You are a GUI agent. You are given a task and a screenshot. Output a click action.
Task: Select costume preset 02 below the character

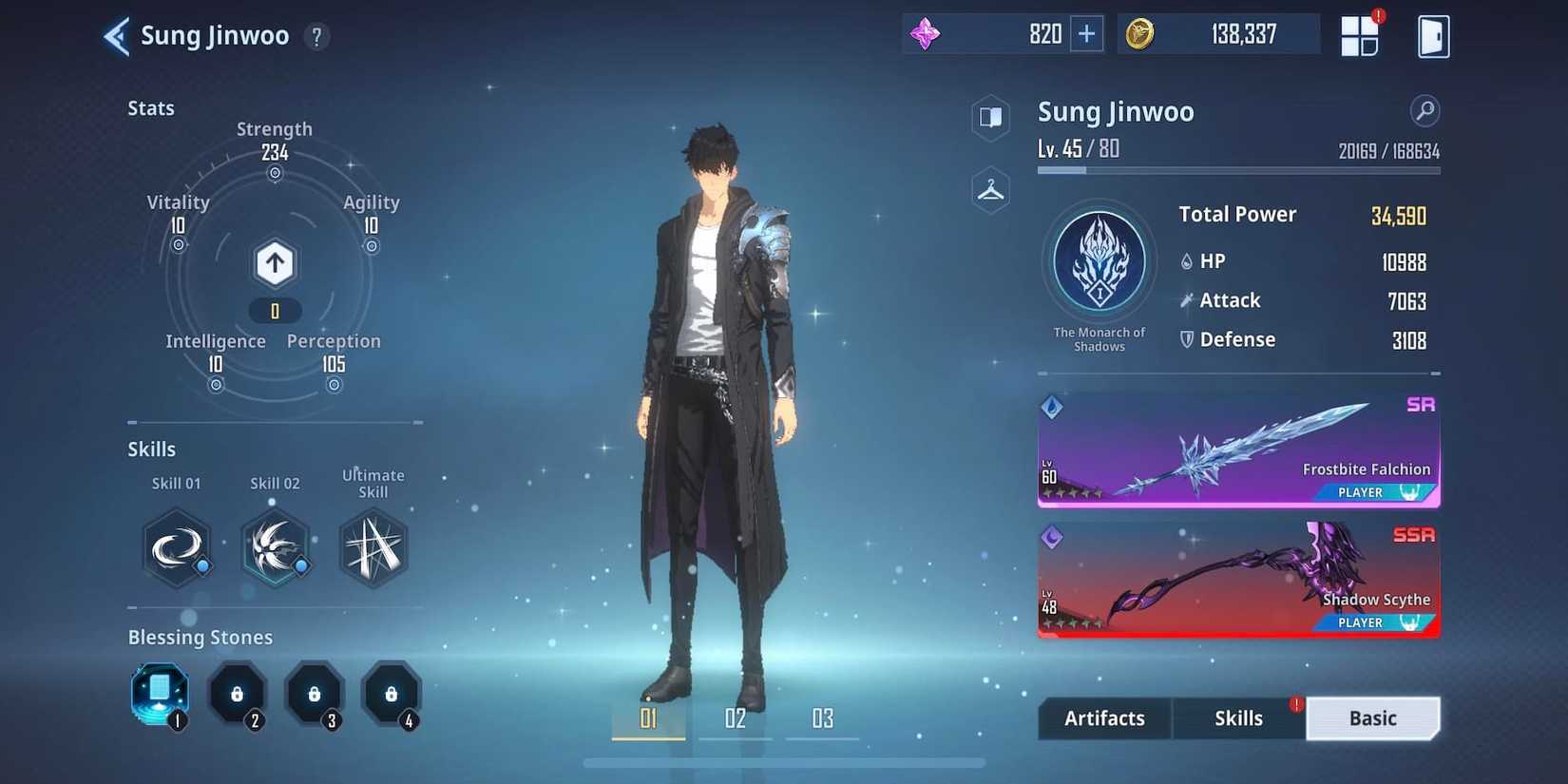click(x=735, y=719)
